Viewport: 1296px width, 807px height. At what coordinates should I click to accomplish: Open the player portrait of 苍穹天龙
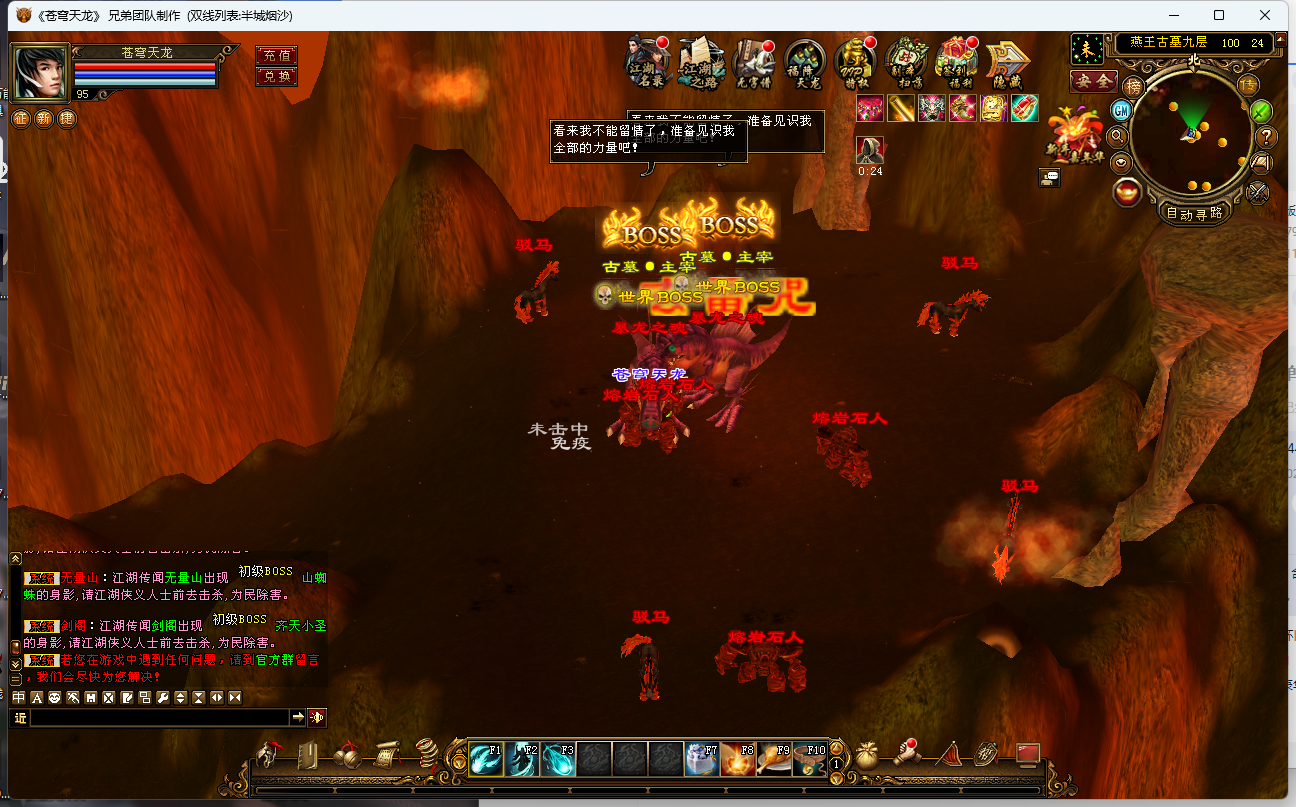[x=40, y=72]
